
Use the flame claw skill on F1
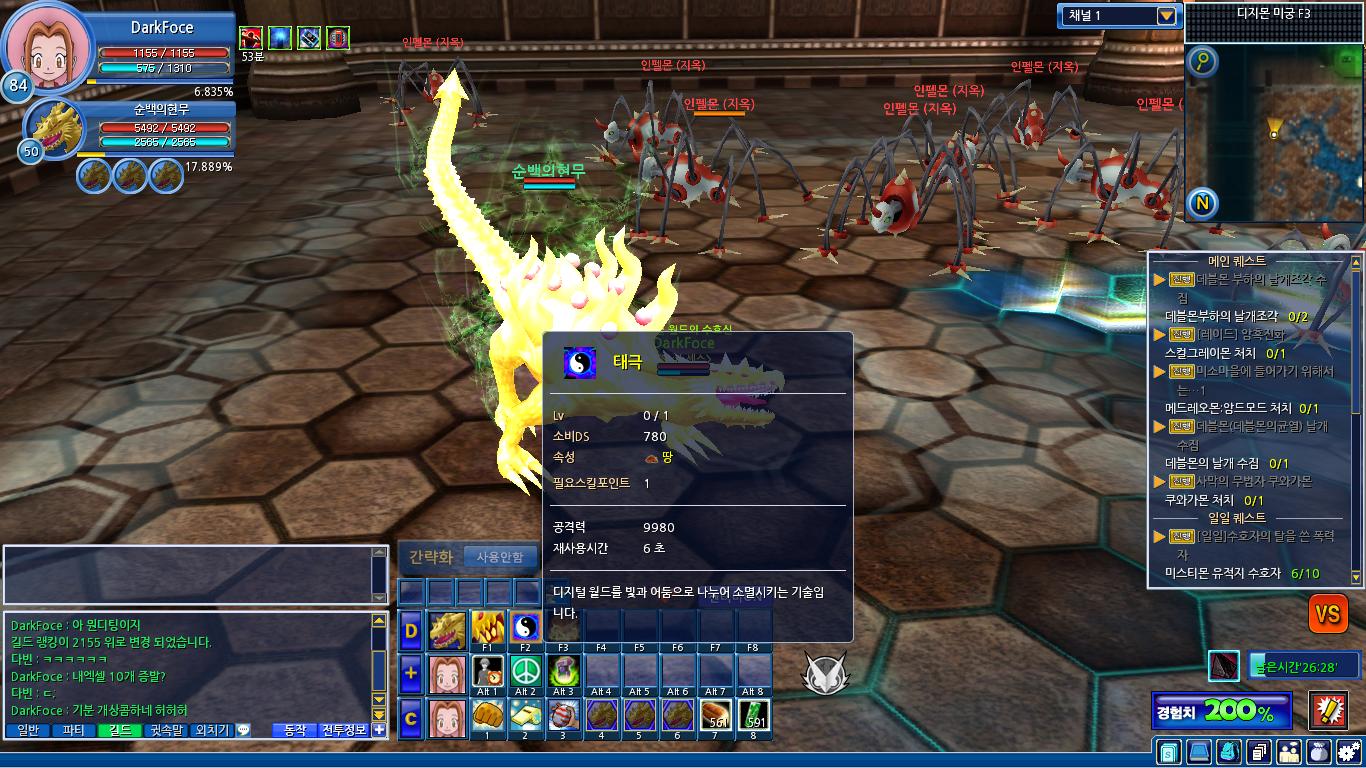(487, 628)
